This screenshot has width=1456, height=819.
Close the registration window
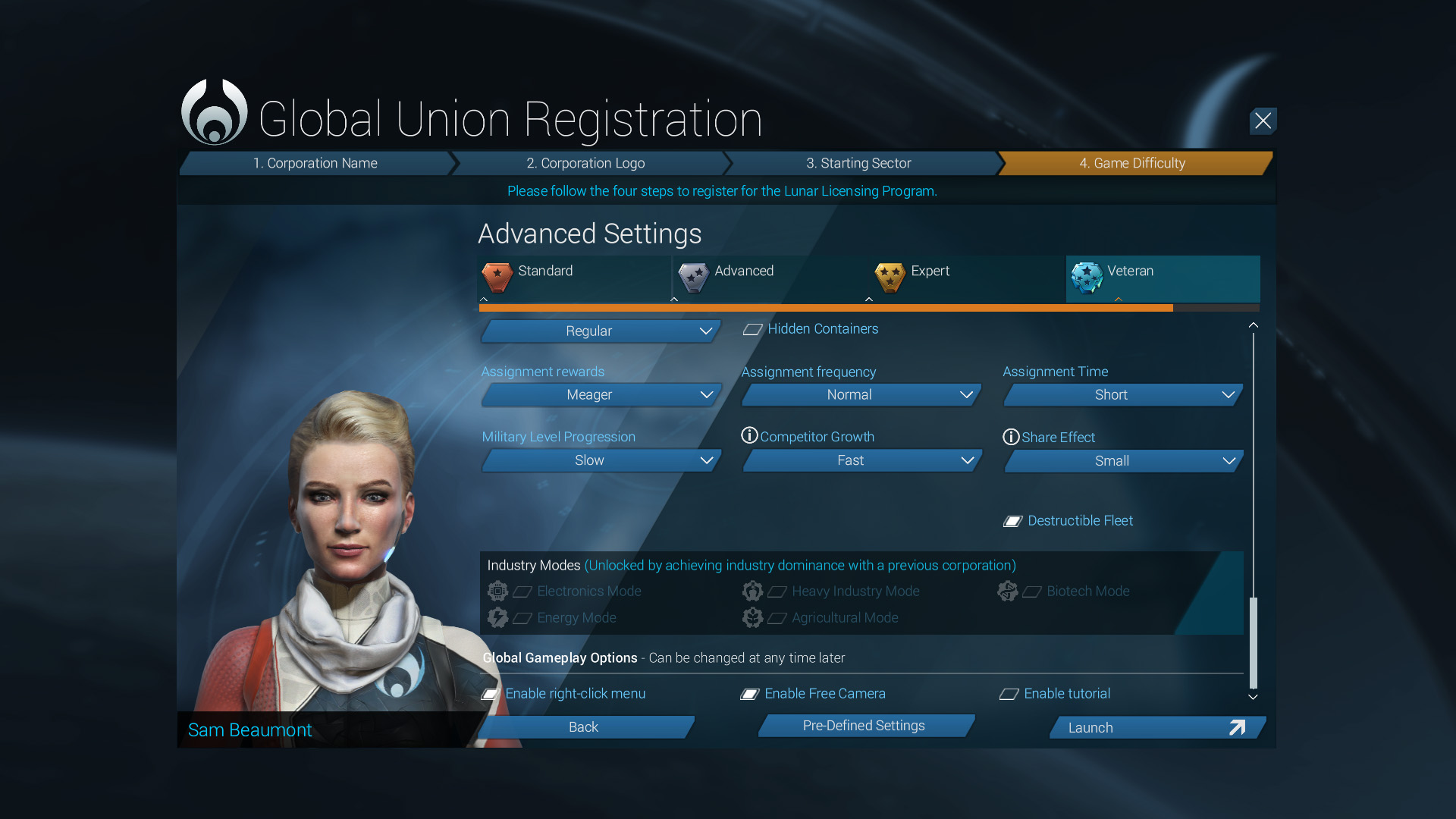[x=1263, y=121]
